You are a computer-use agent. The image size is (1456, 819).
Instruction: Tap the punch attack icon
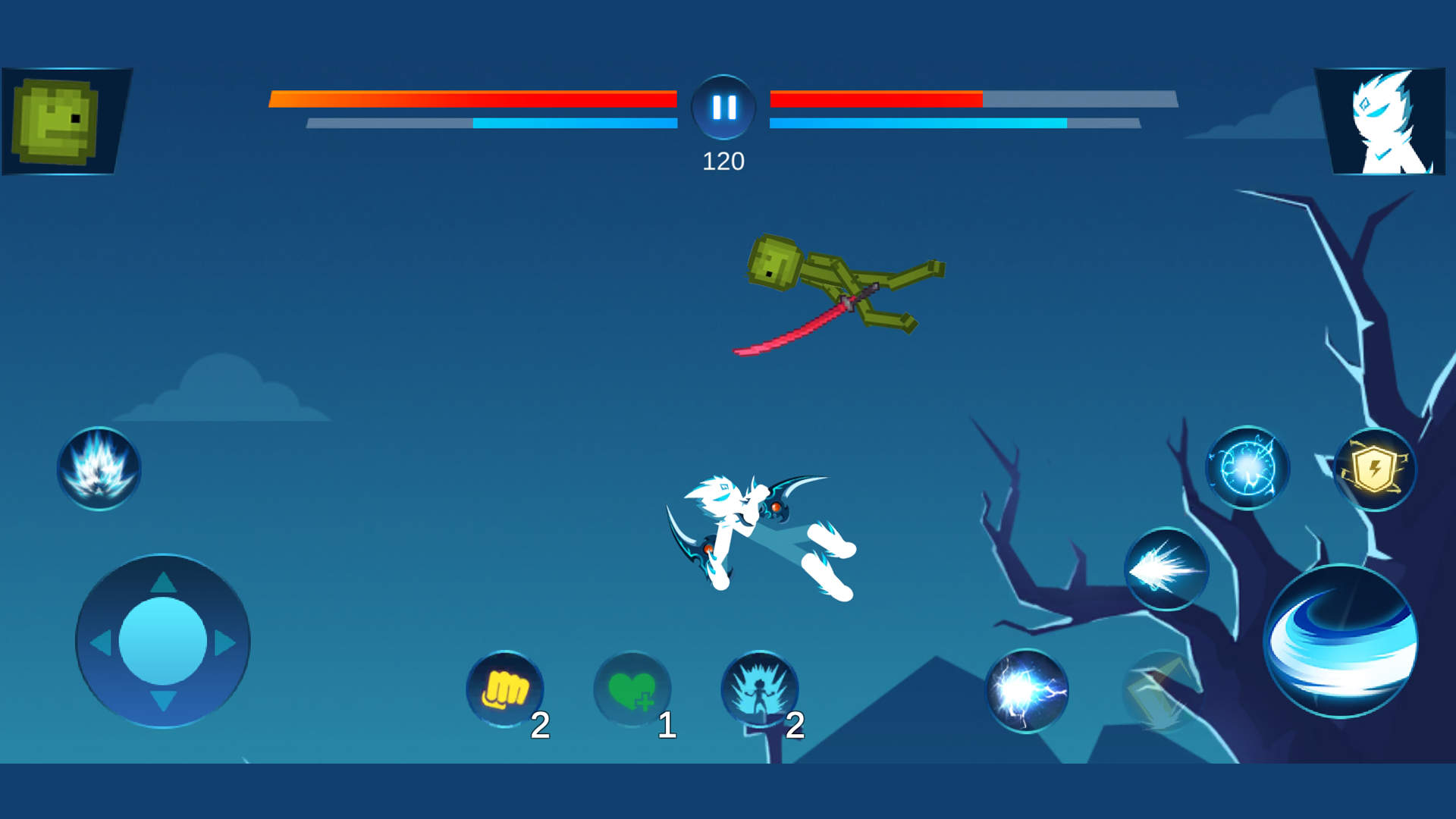click(x=504, y=690)
